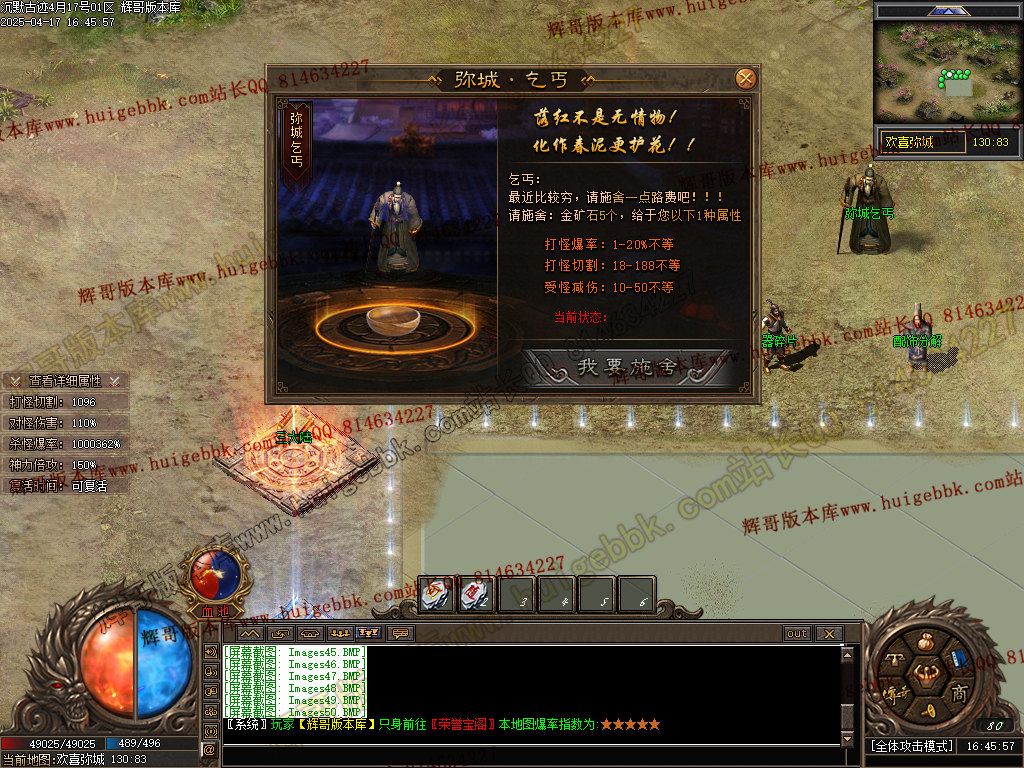Switch the 全体攻击模式 attack mode
Image resolution: width=1024 pixels, height=768 pixels.
[x=911, y=746]
